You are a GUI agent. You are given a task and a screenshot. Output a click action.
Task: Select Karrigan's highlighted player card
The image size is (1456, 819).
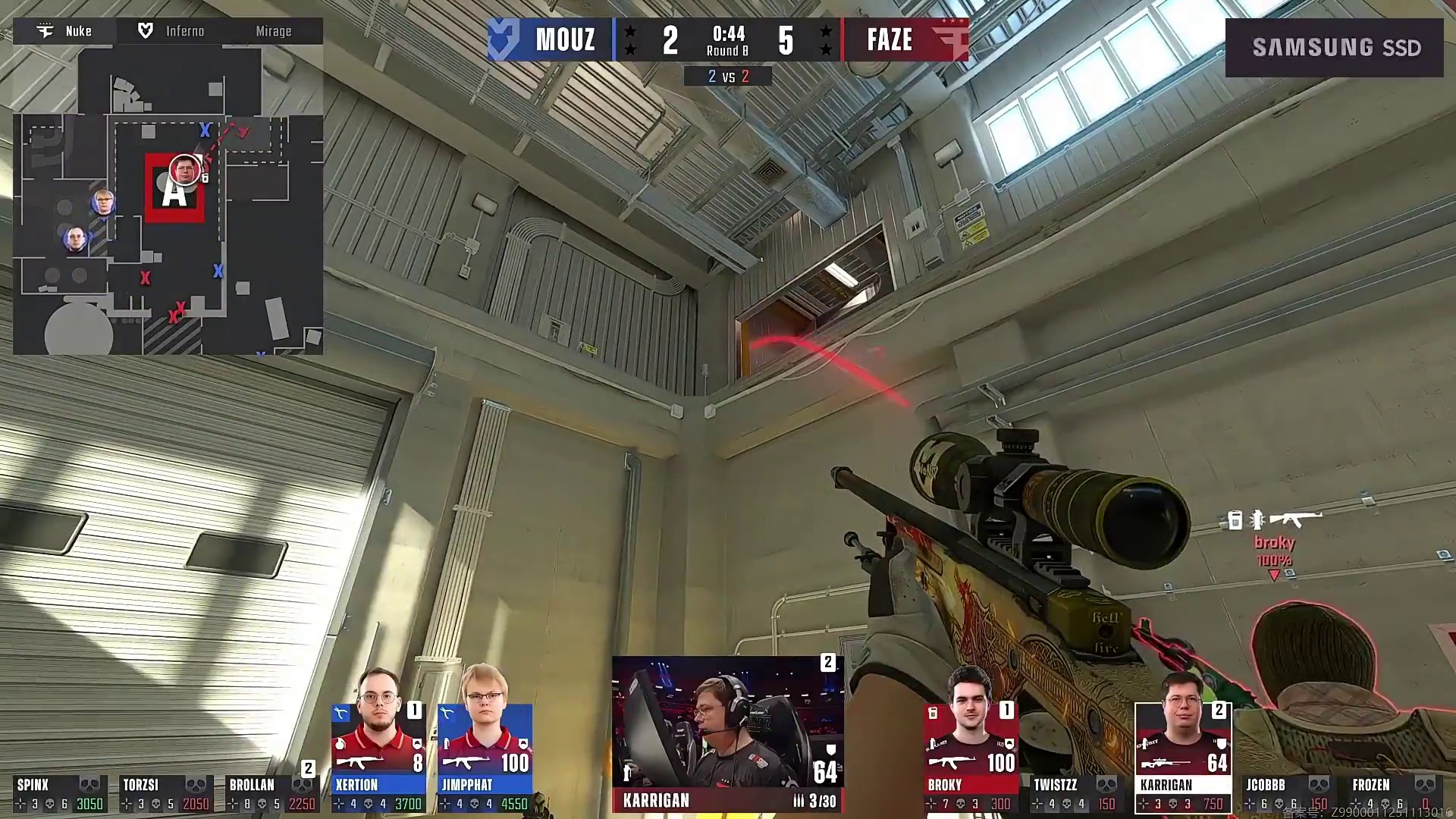[1182, 758]
